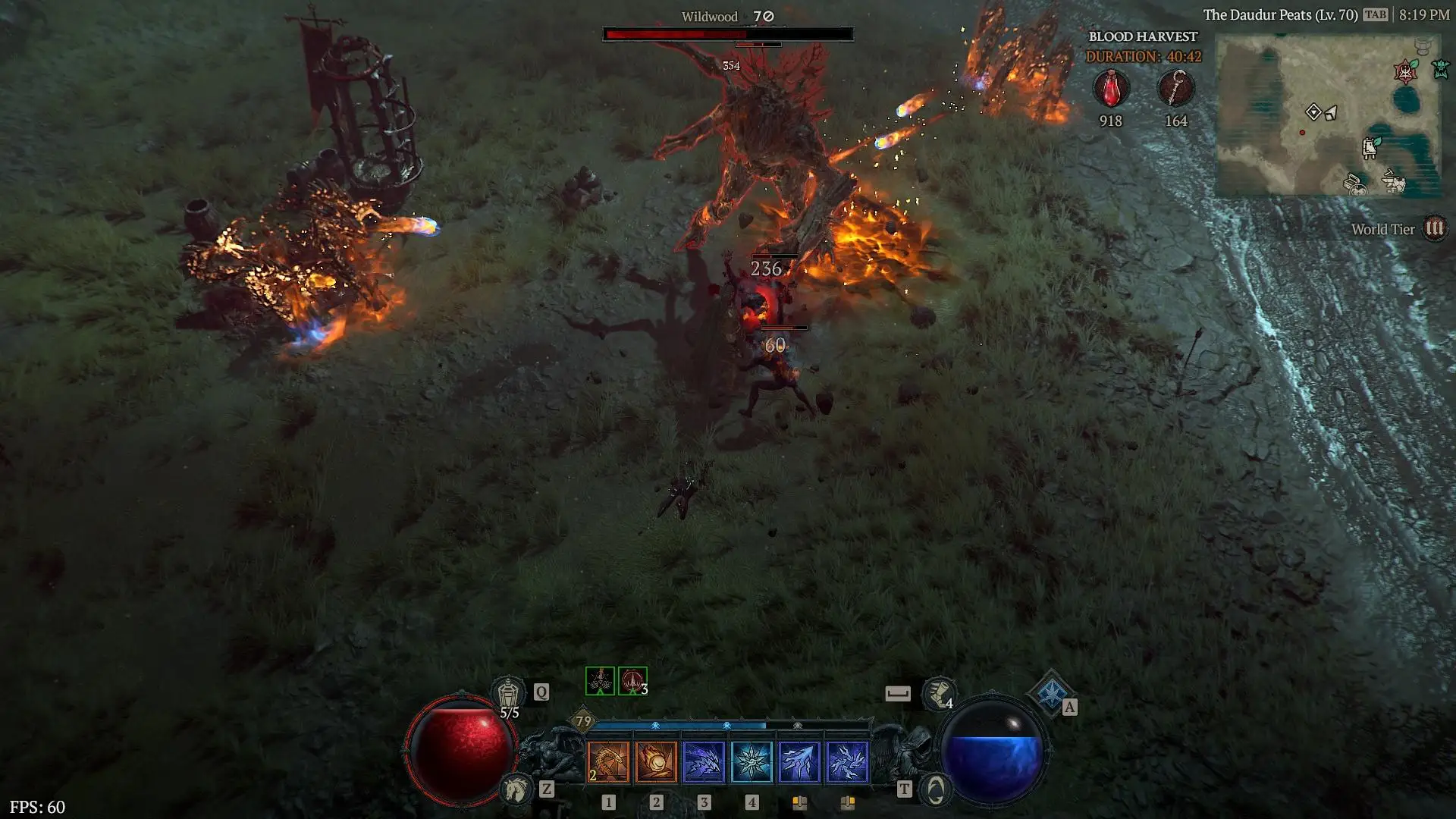Trigger the frost nova star skill
The height and width of the screenshot is (819, 1456).
[752, 761]
